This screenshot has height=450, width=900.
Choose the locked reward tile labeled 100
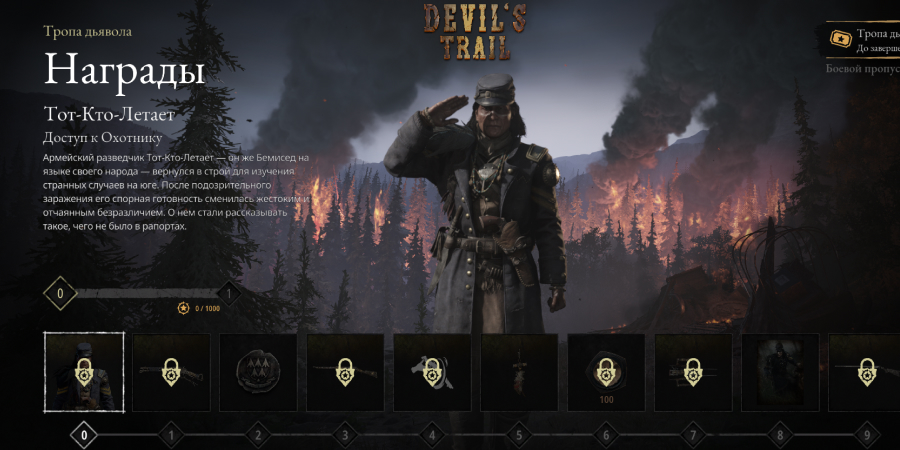click(x=606, y=372)
